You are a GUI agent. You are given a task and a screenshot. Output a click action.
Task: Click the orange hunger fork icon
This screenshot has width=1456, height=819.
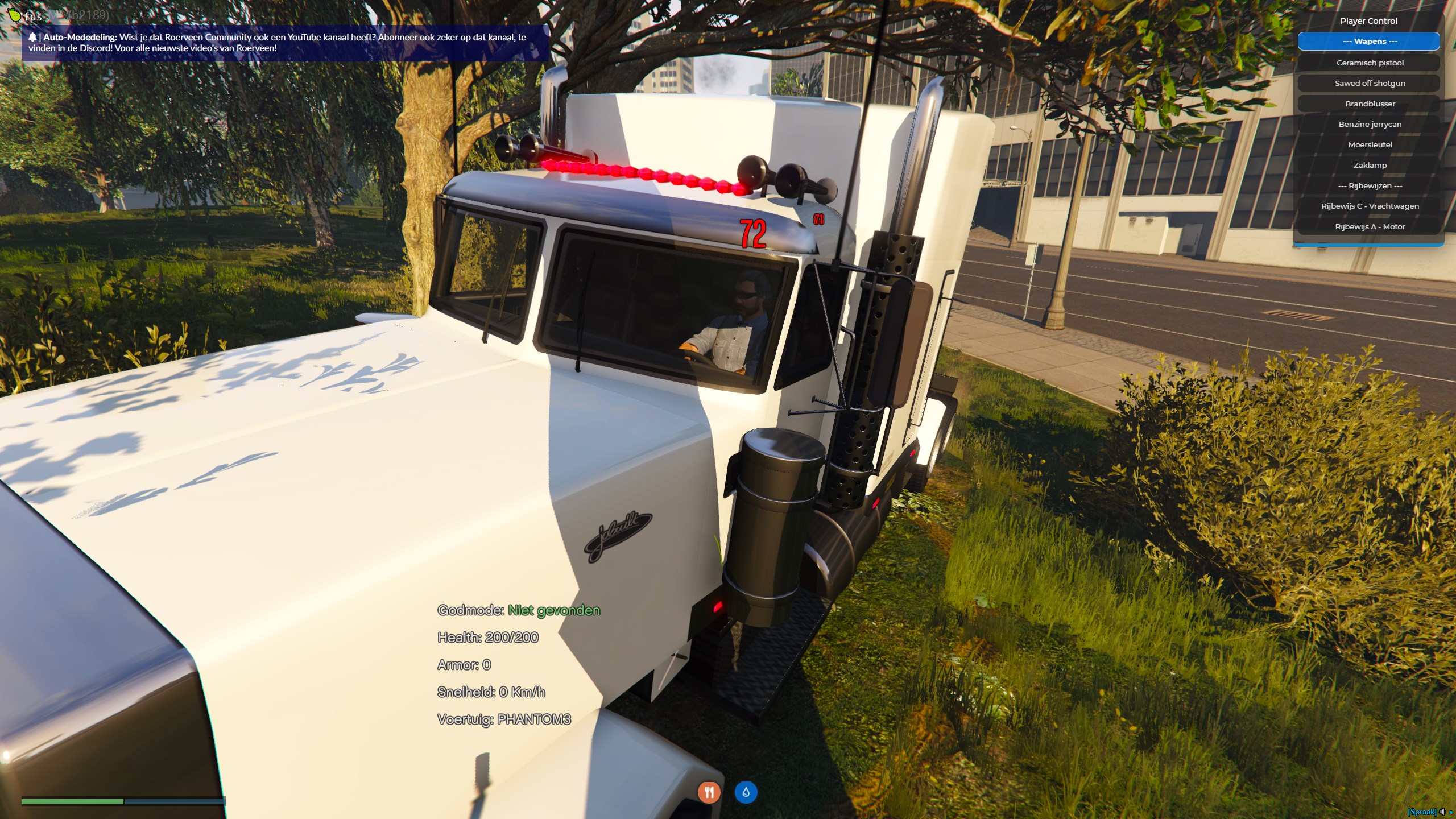tap(709, 792)
